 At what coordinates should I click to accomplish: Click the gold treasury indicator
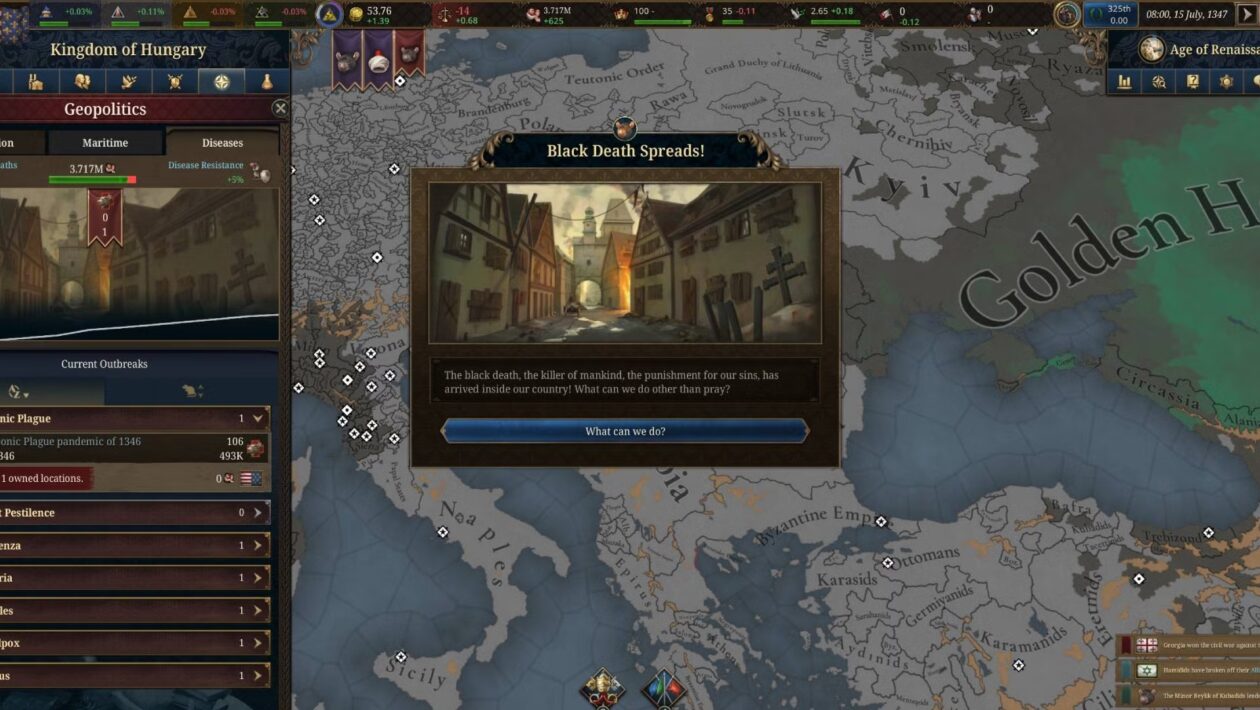point(372,14)
